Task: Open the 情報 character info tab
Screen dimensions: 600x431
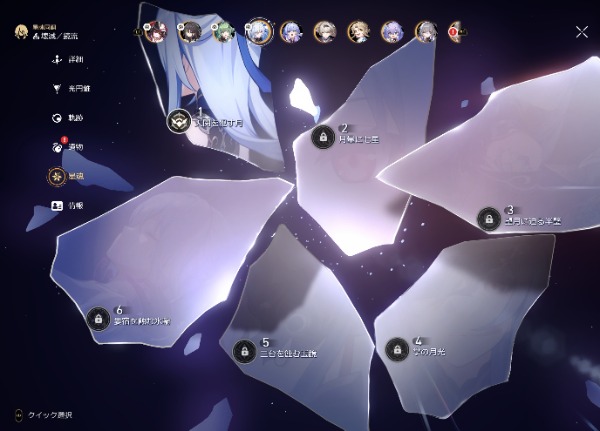Action: pos(58,205)
